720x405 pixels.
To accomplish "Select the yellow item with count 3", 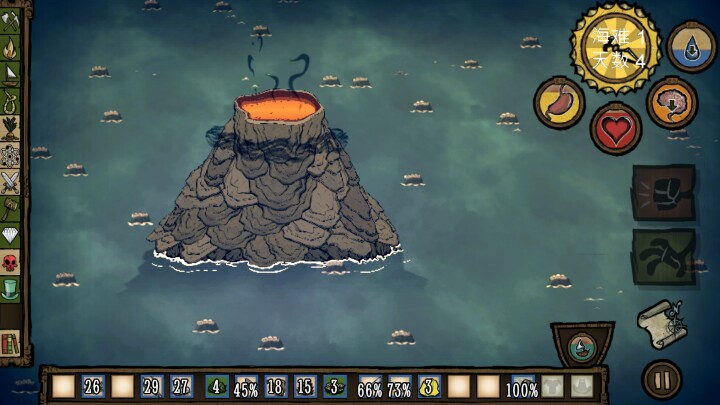I will [x=430, y=387].
